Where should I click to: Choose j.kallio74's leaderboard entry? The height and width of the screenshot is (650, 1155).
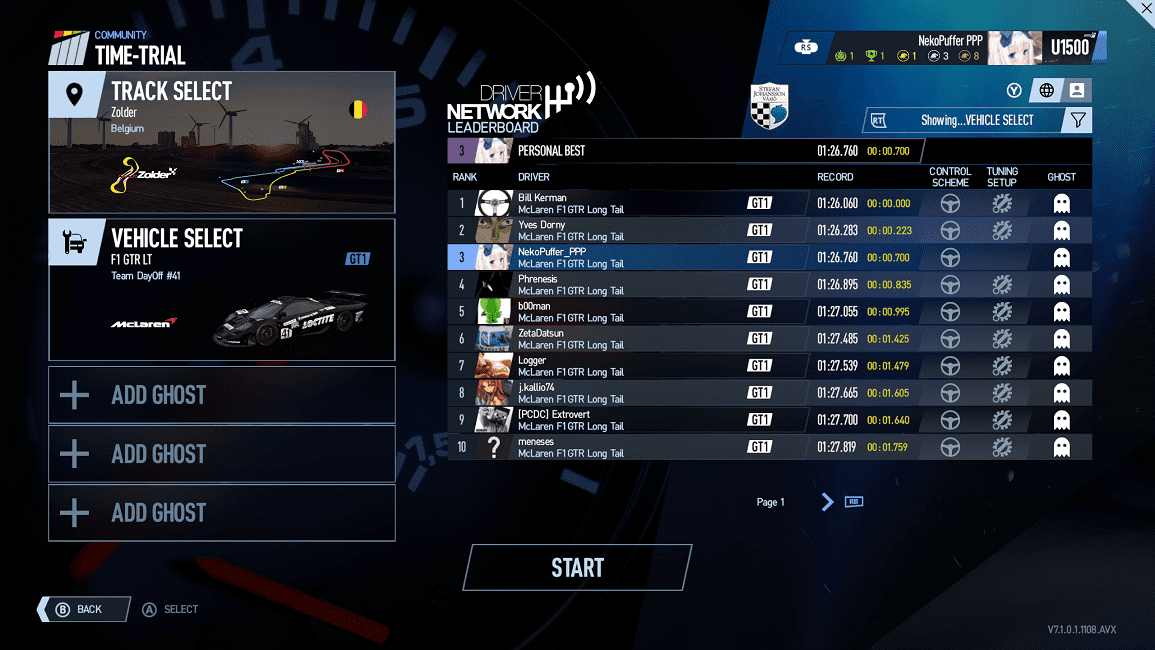coord(640,393)
